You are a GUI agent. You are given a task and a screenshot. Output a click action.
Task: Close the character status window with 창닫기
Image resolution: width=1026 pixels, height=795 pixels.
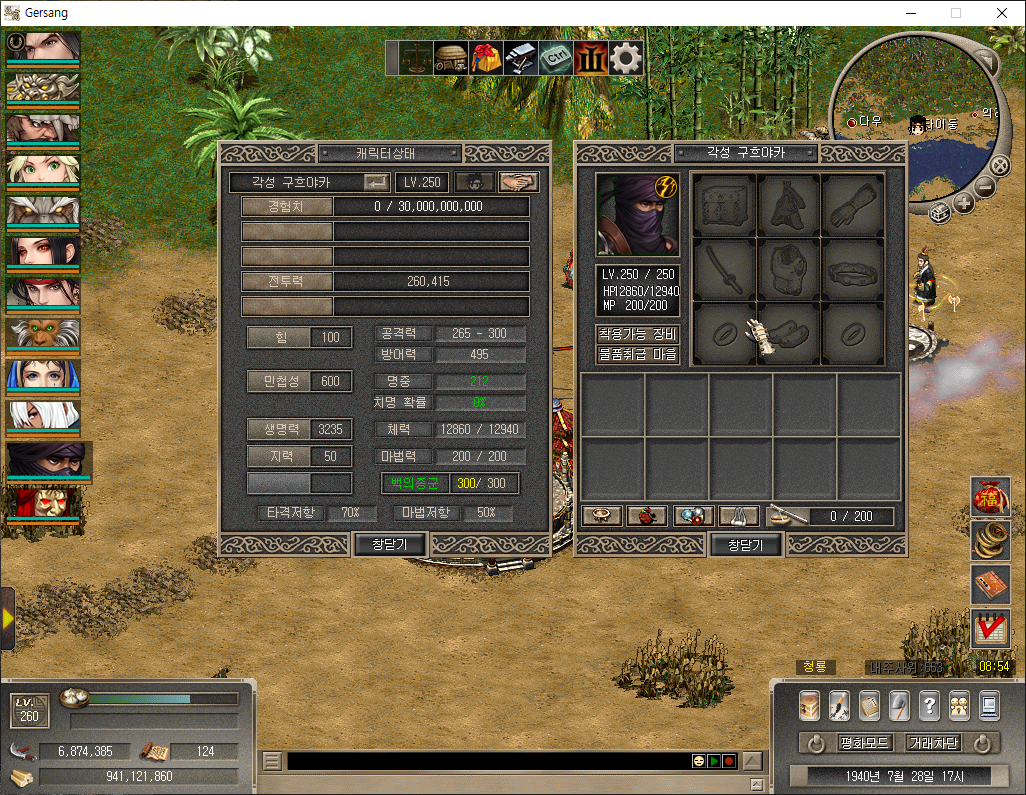click(391, 544)
